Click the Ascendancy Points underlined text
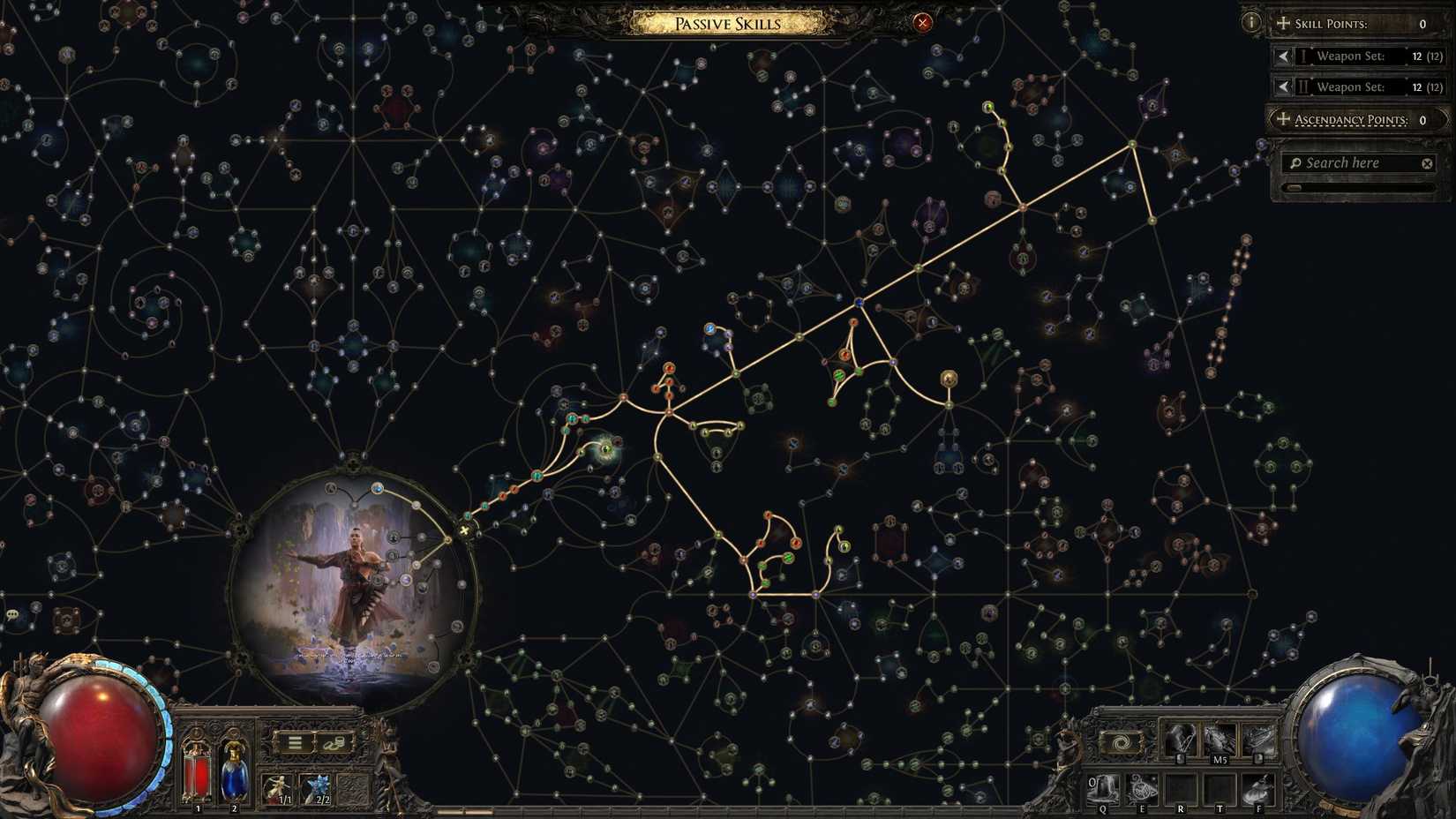Image resolution: width=1456 pixels, height=819 pixels. click(x=1352, y=119)
